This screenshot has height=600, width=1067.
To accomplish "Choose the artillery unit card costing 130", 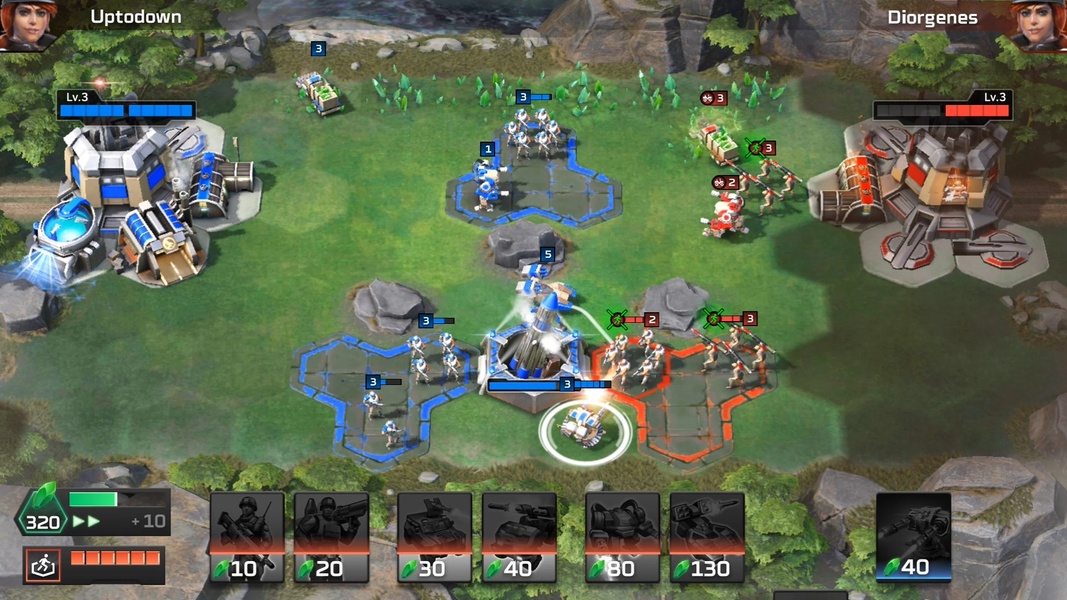I will [x=707, y=537].
